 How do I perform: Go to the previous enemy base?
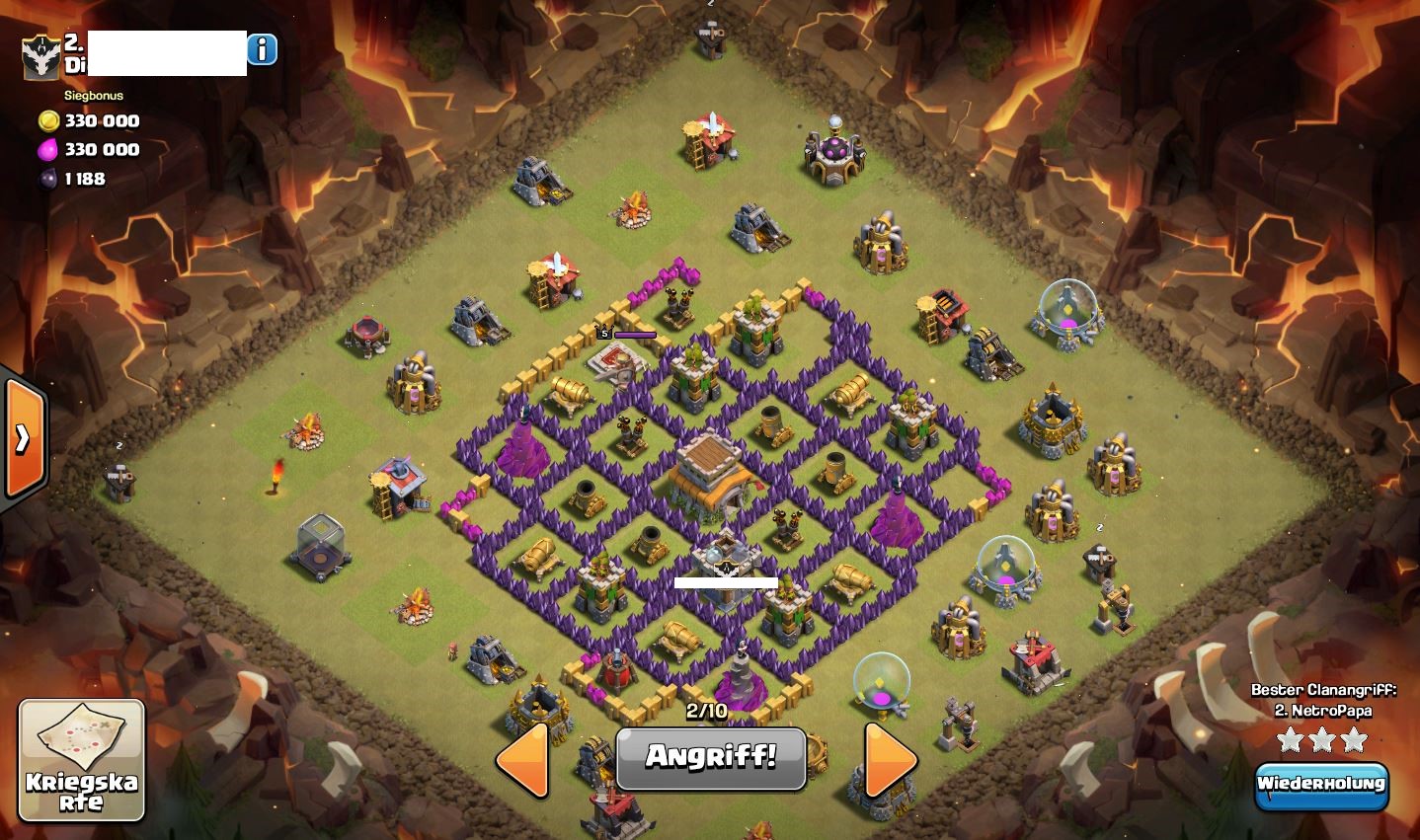pyautogui.click(x=523, y=759)
